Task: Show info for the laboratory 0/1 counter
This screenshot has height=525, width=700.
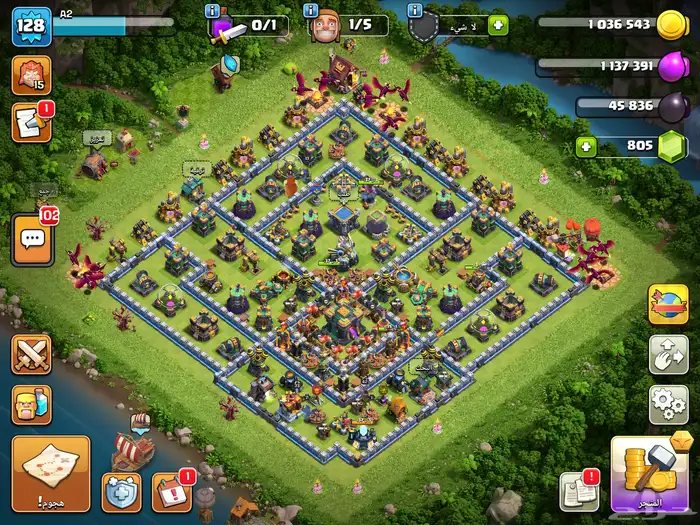Action: (x=212, y=10)
